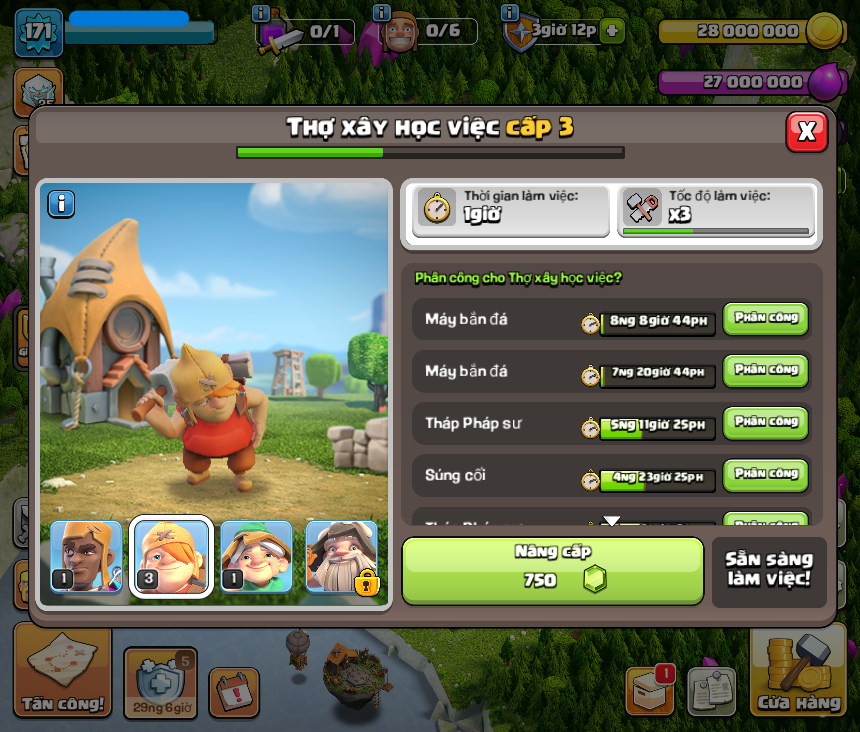Assign apprentice to Tháp Pháp sư
860x732 pixels.
pyautogui.click(x=765, y=423)
